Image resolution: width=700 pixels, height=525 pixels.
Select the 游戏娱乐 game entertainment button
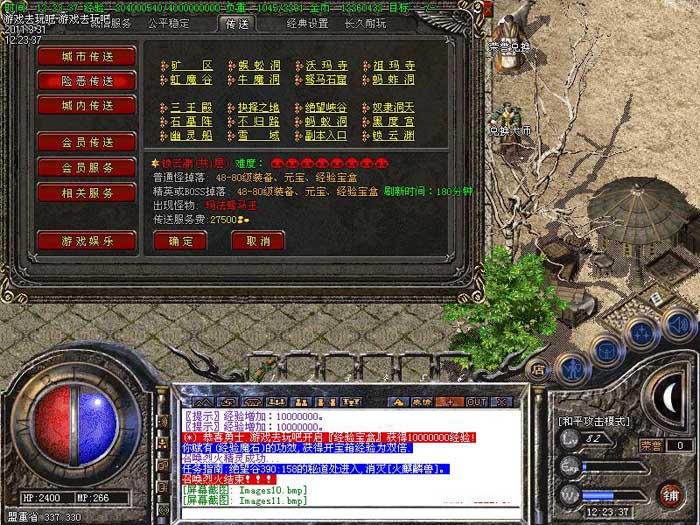pyautogui.click(x=86, y=240)
